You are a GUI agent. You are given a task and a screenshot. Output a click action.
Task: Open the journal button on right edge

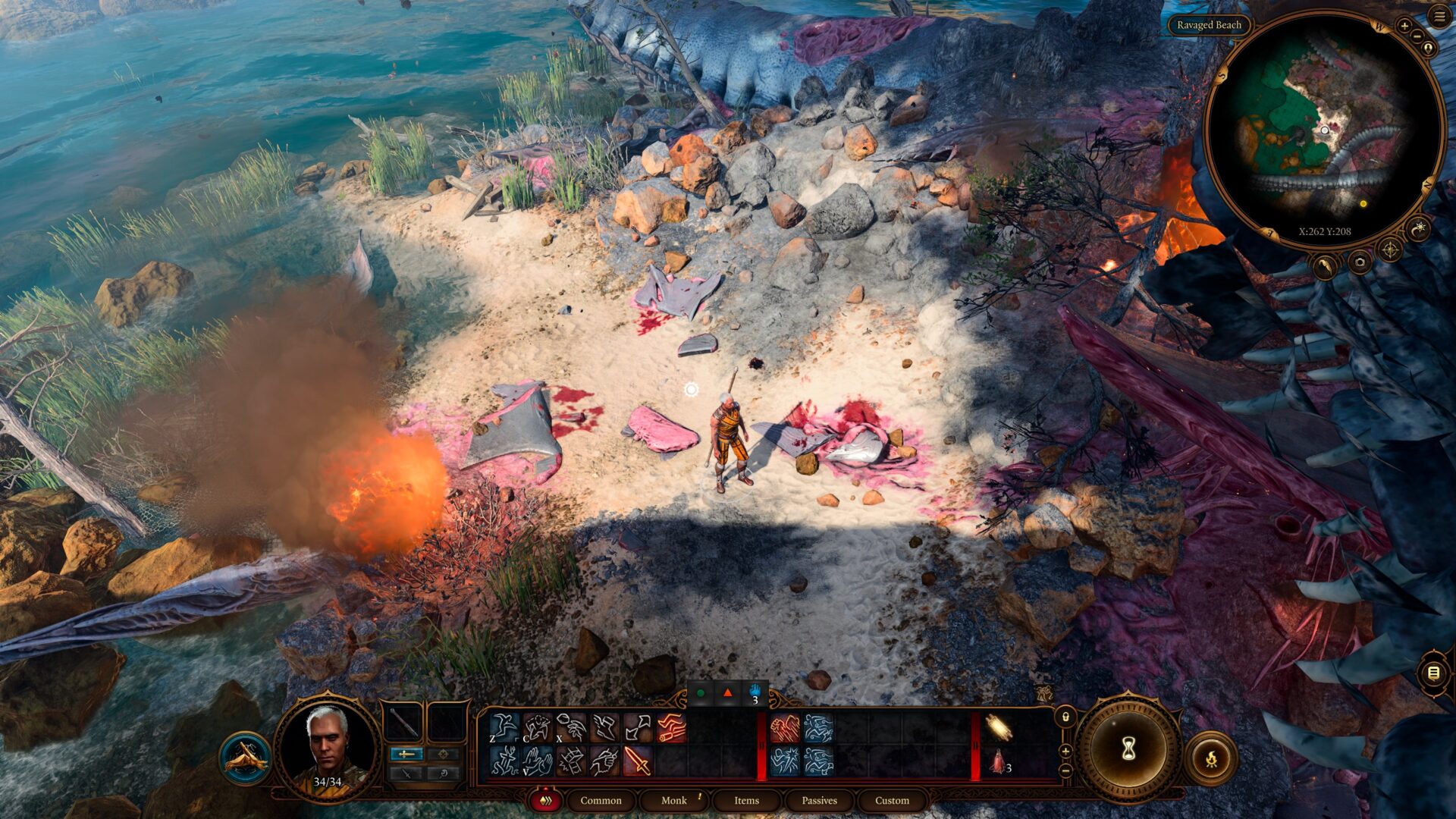click(x=1433, y=673)
